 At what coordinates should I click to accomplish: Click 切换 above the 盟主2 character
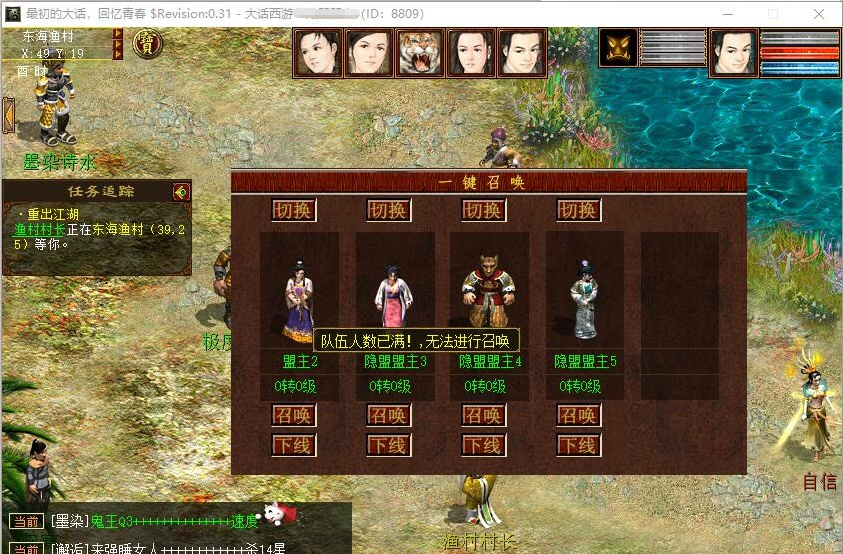pyautogui.click(x=294, y=210)
